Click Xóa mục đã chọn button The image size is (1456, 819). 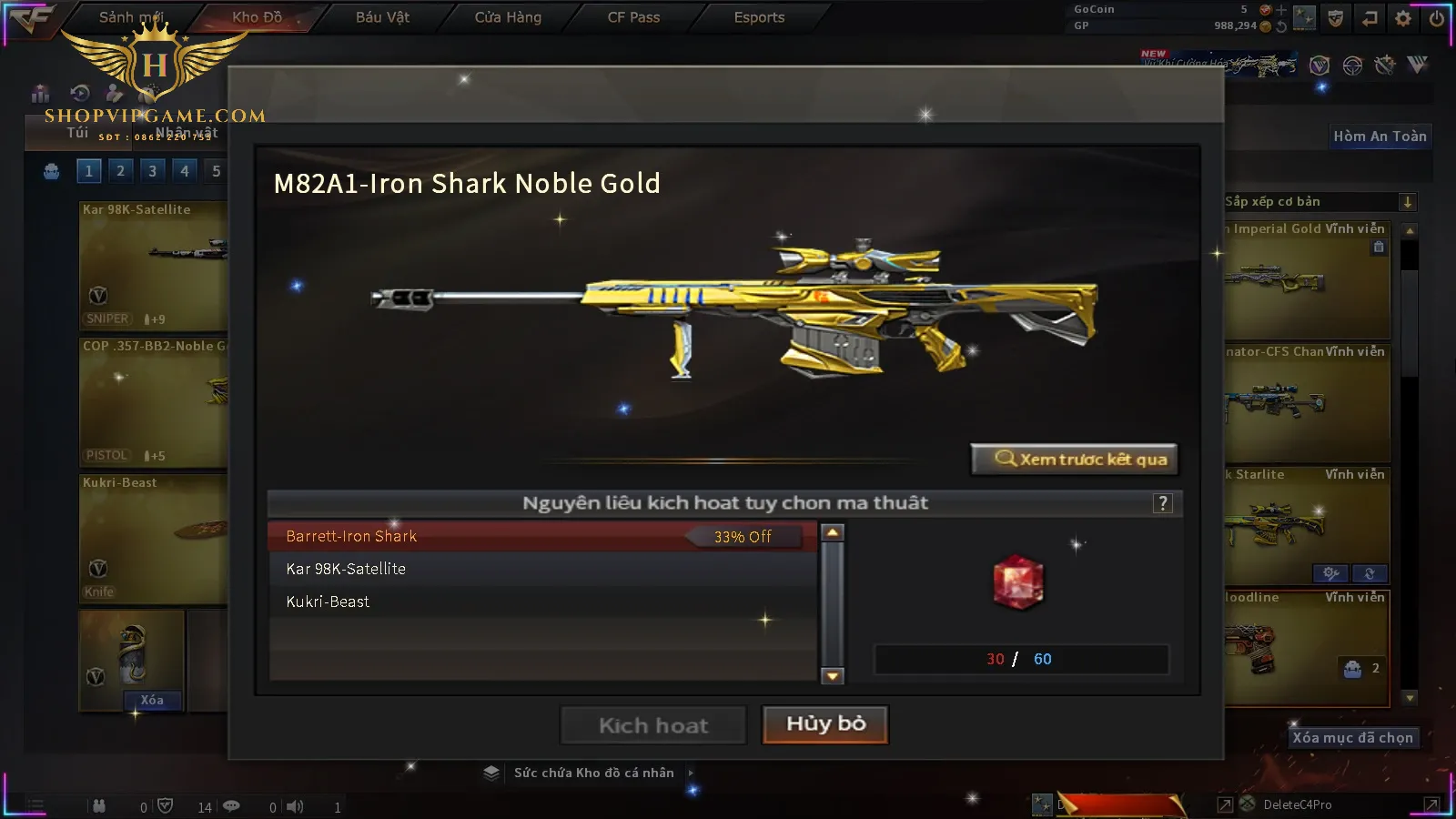coord(1352,737)
